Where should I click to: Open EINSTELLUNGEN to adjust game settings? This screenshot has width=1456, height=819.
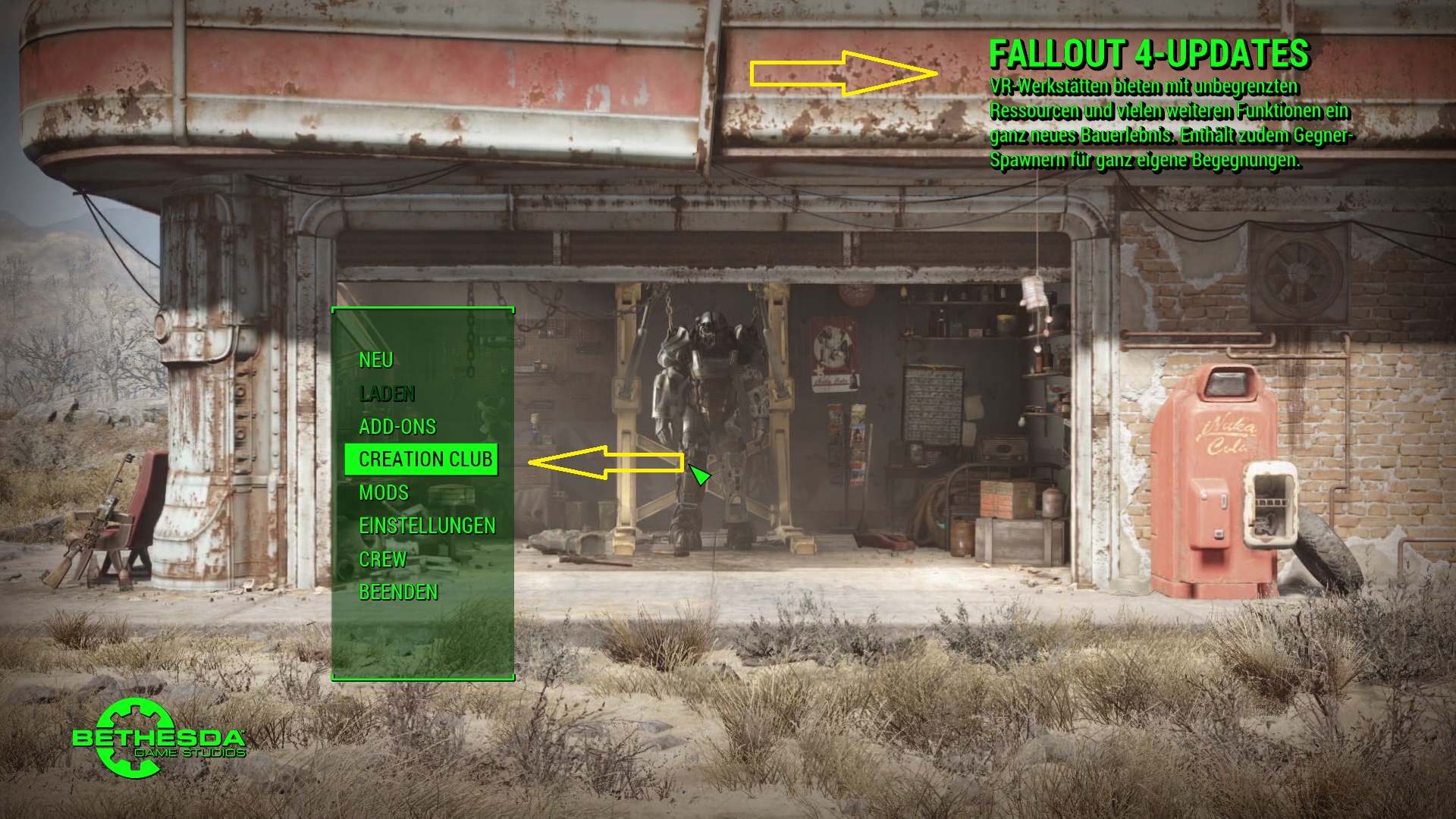click(x=428, y=525)
